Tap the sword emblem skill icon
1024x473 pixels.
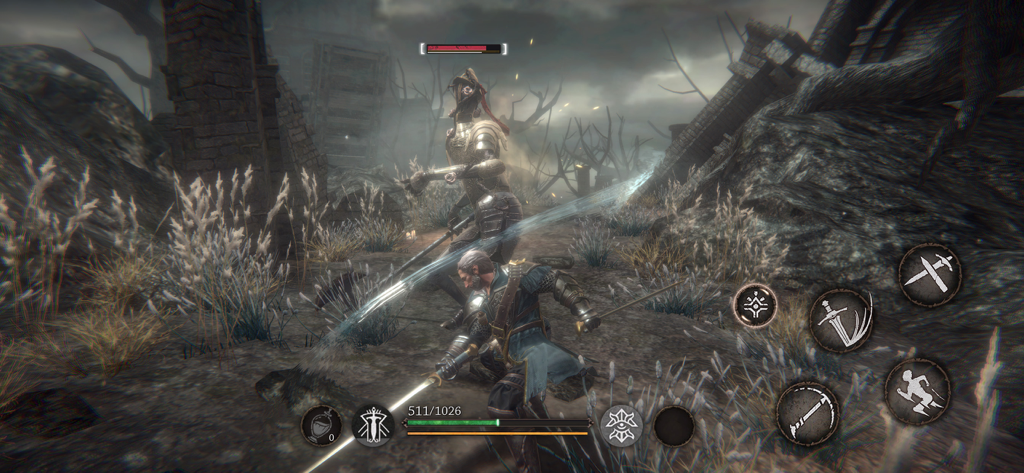373,426
